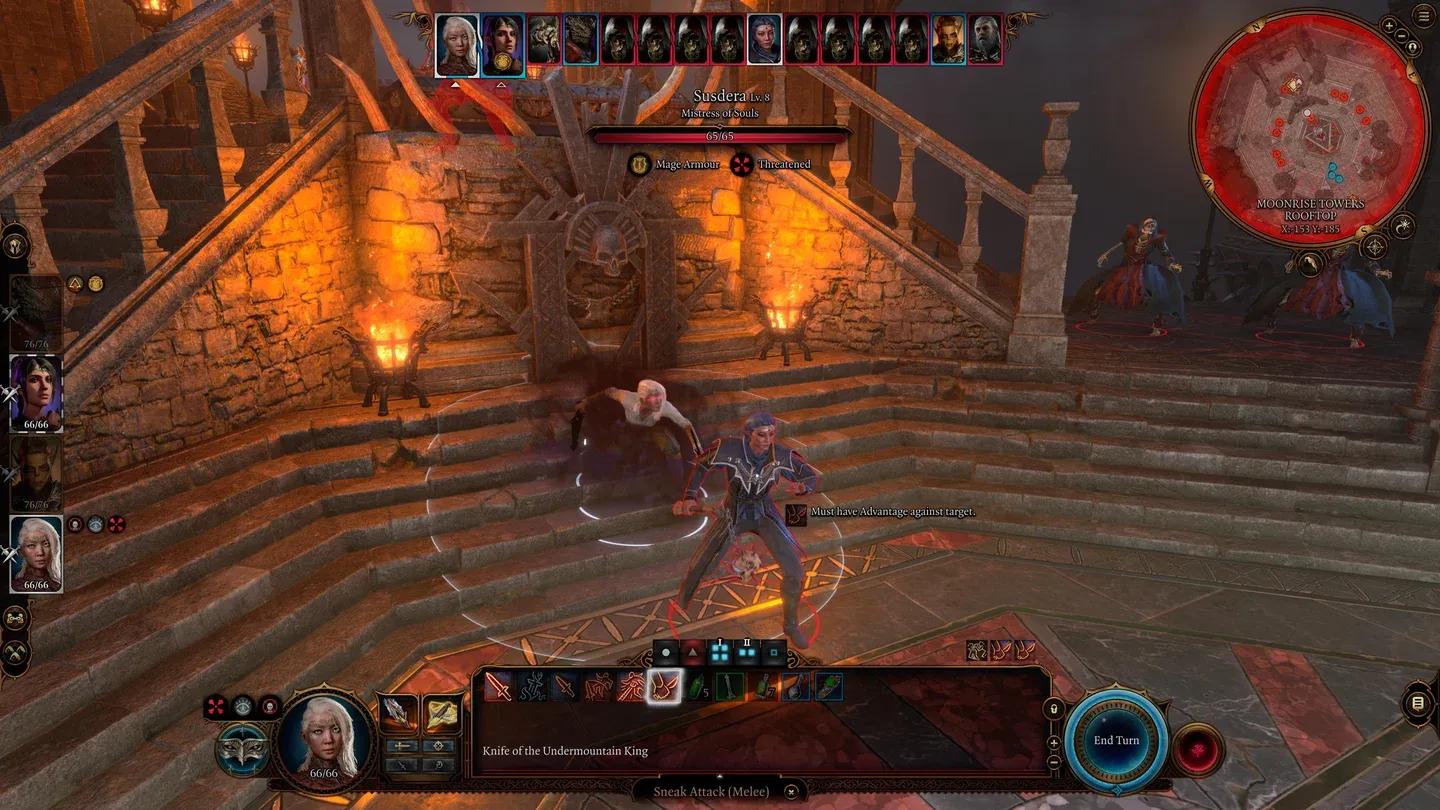
Task: Click the highlighted Knife of the Undermountain King icon
Action: point(664,687)
